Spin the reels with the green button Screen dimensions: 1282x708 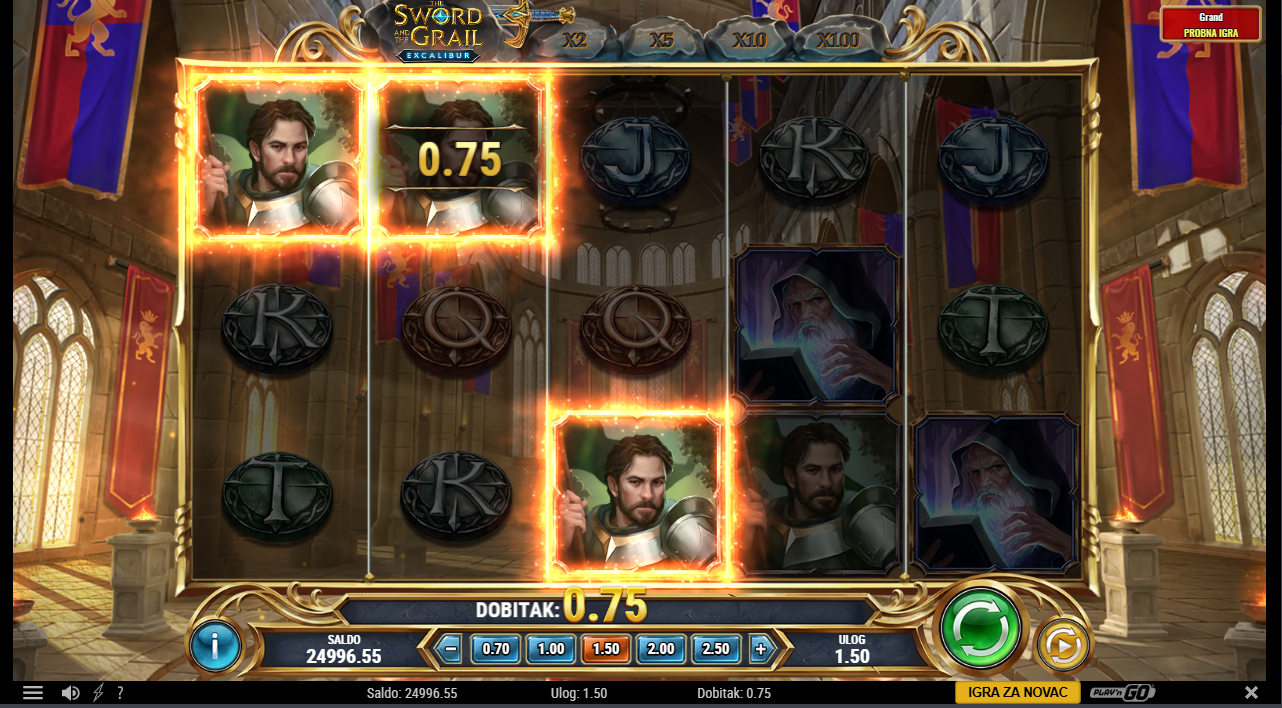click(980, 627)
